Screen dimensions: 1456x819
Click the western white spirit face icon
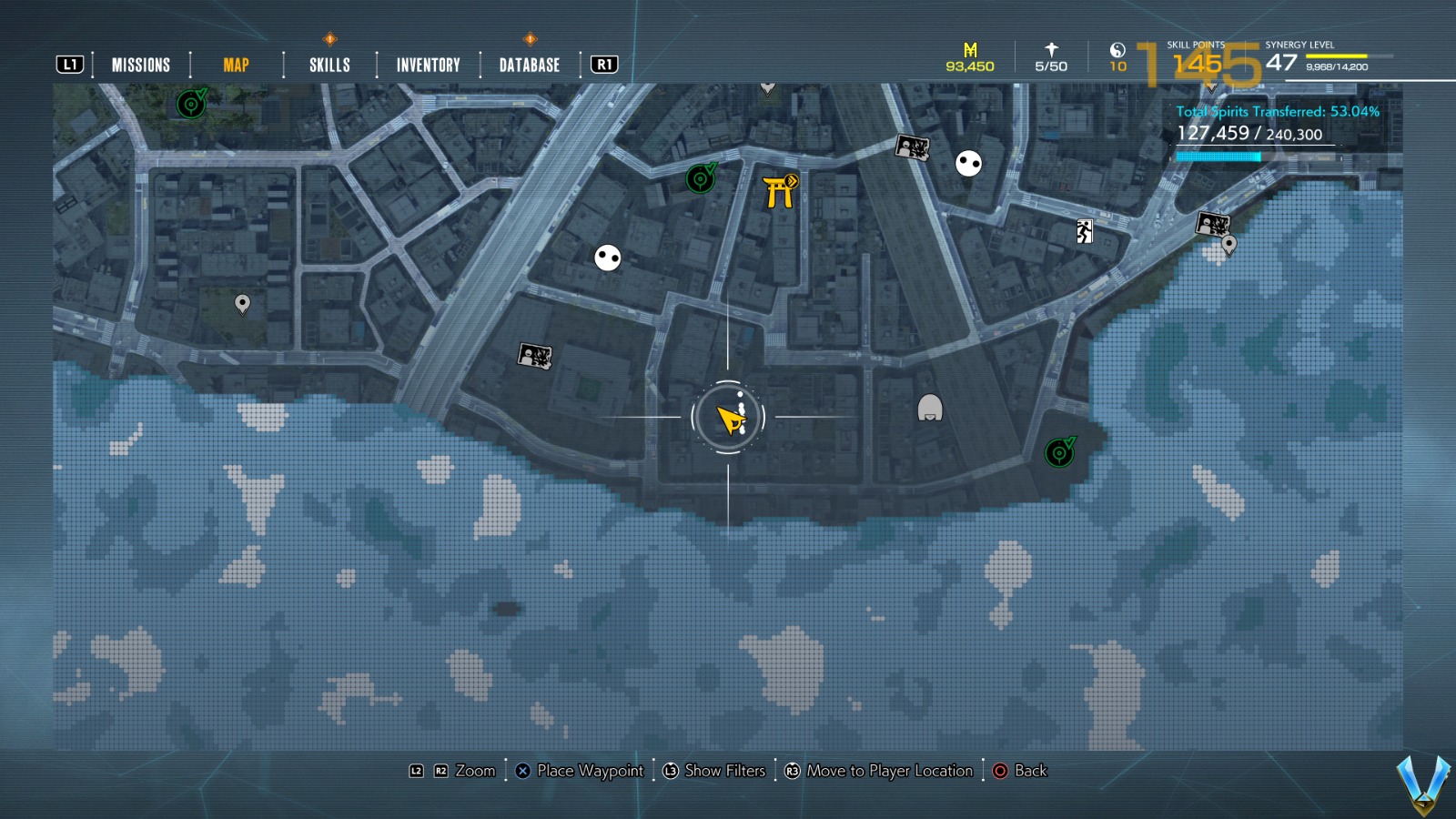click(x=606, y=258)
